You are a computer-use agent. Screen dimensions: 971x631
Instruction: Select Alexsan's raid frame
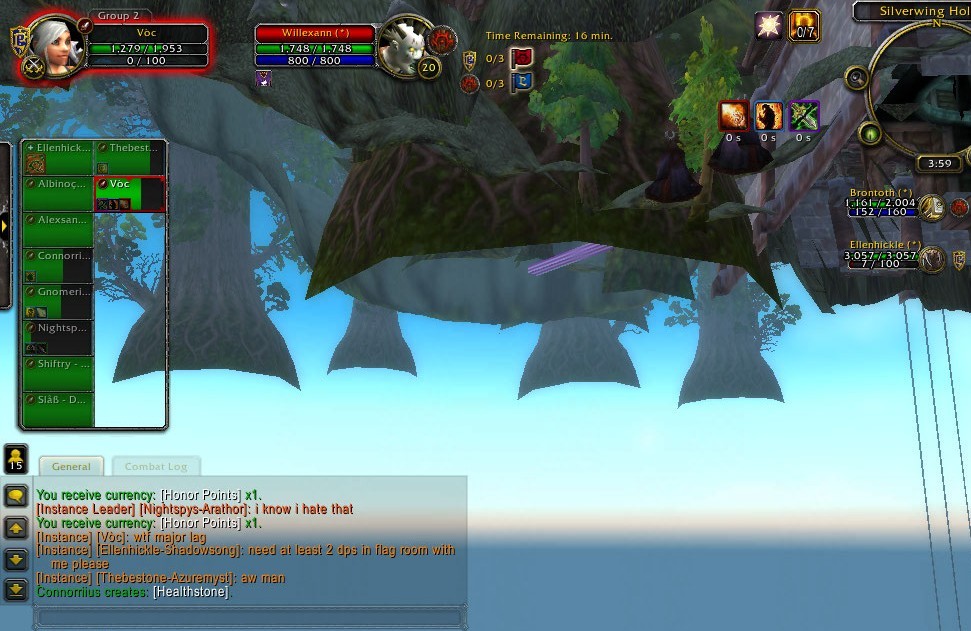coord(58,229)
